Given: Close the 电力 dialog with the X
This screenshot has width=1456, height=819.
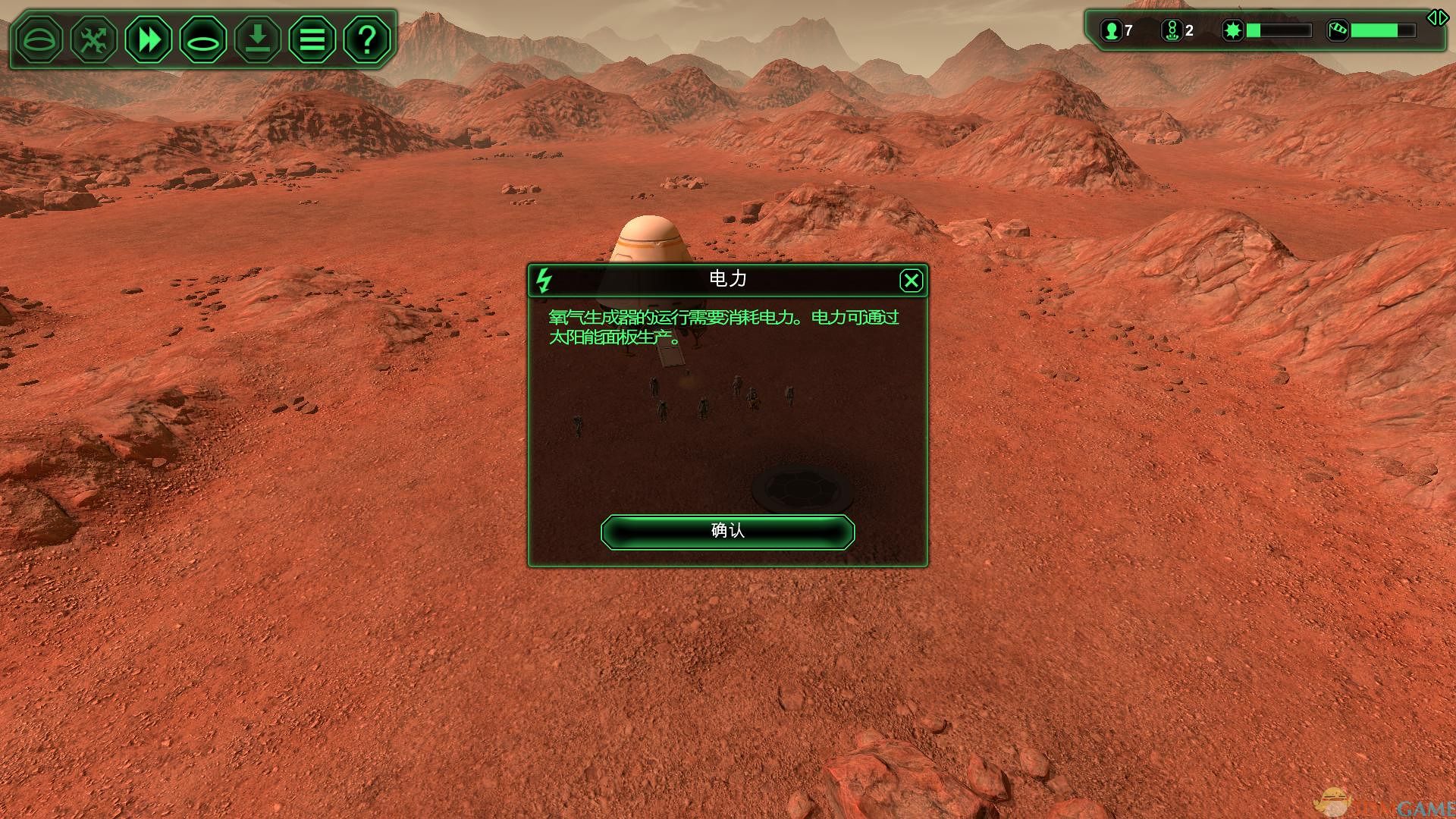Looking at the screenshot, I should (911, 281).
